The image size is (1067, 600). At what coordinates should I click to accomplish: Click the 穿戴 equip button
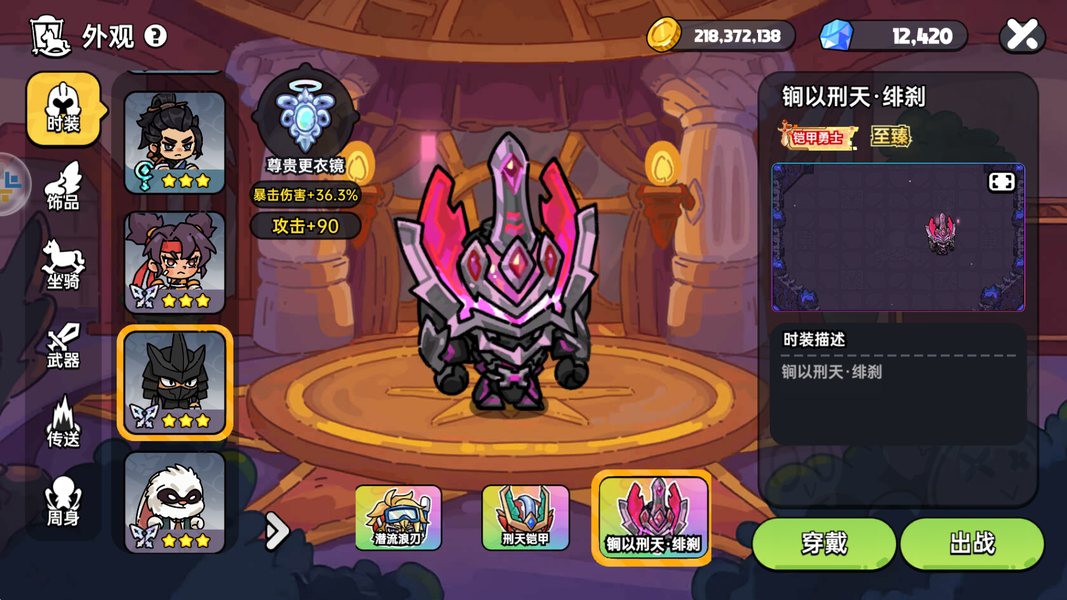(x=824, y=543)
